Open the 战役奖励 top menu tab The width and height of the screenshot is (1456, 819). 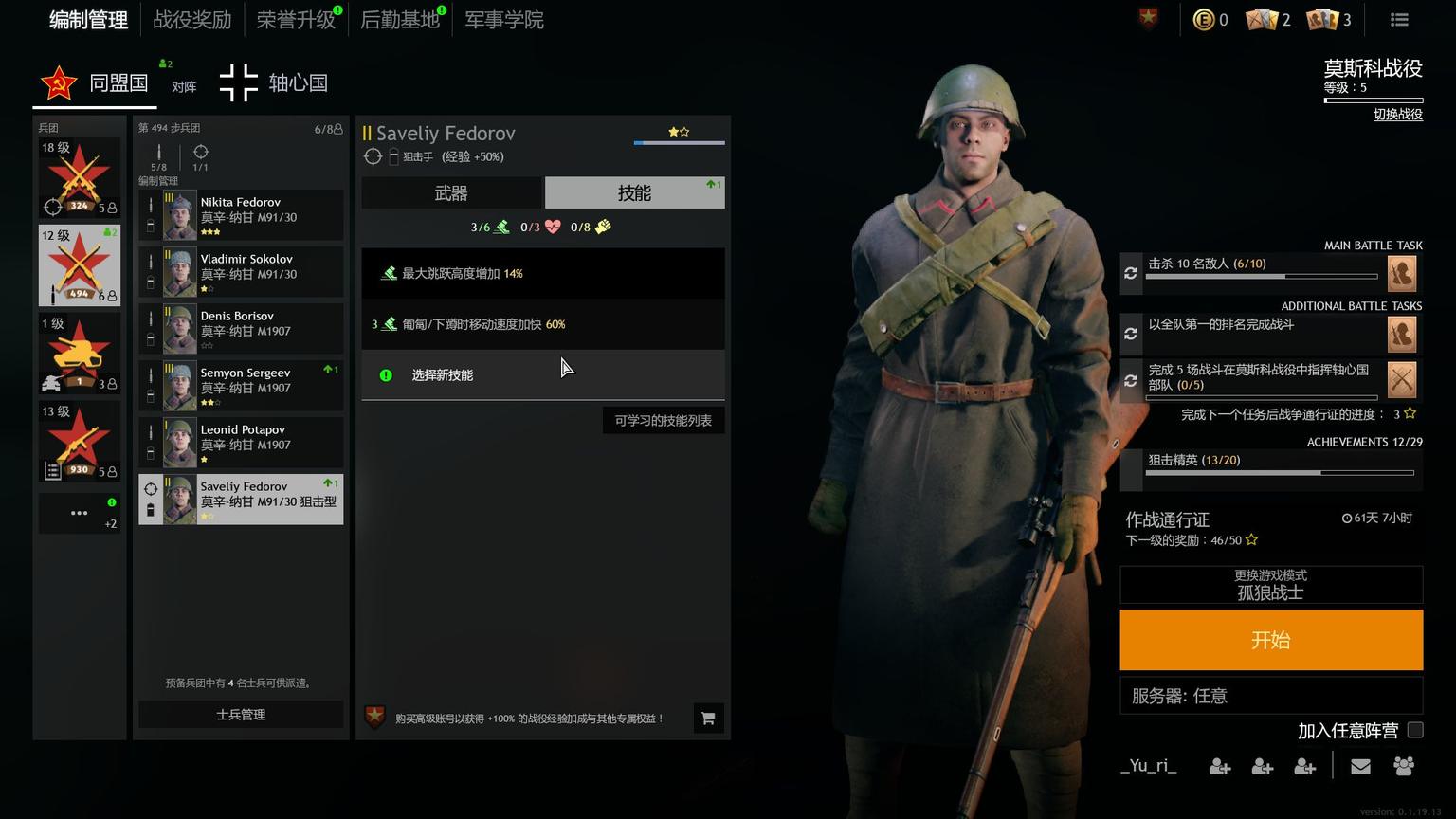tap(192, 20)
